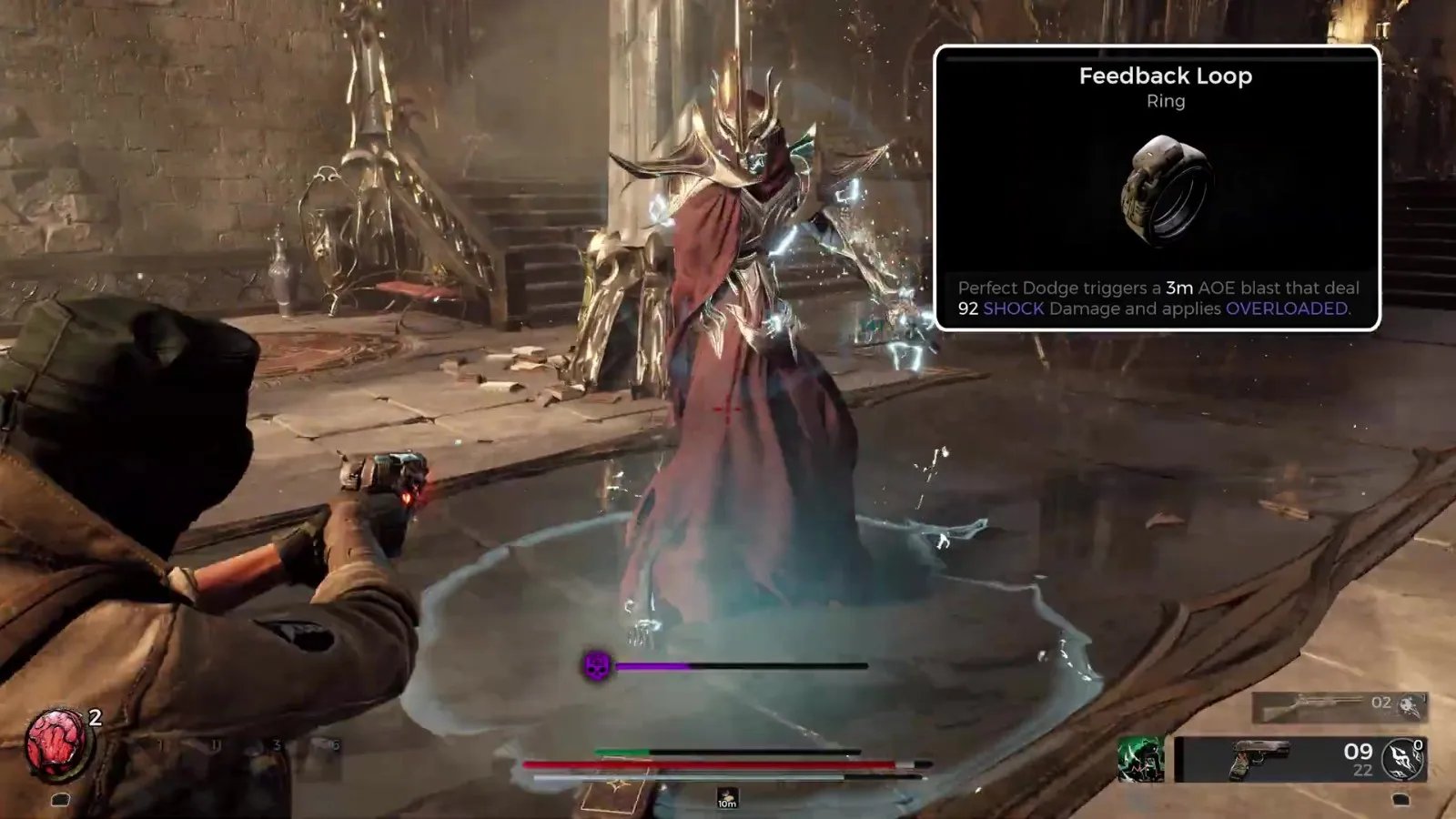Inspect the Feedback Loop ring image
This screenshot has width=1456, height=819.
1168,189
